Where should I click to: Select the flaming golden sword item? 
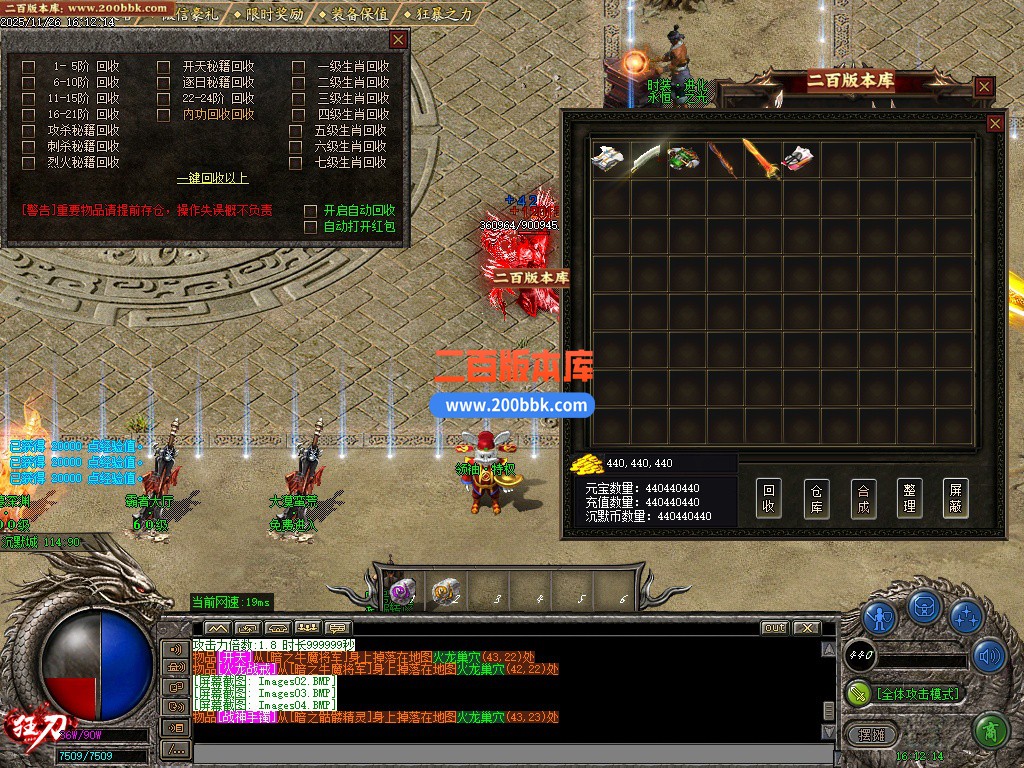[x=760, y=159]
